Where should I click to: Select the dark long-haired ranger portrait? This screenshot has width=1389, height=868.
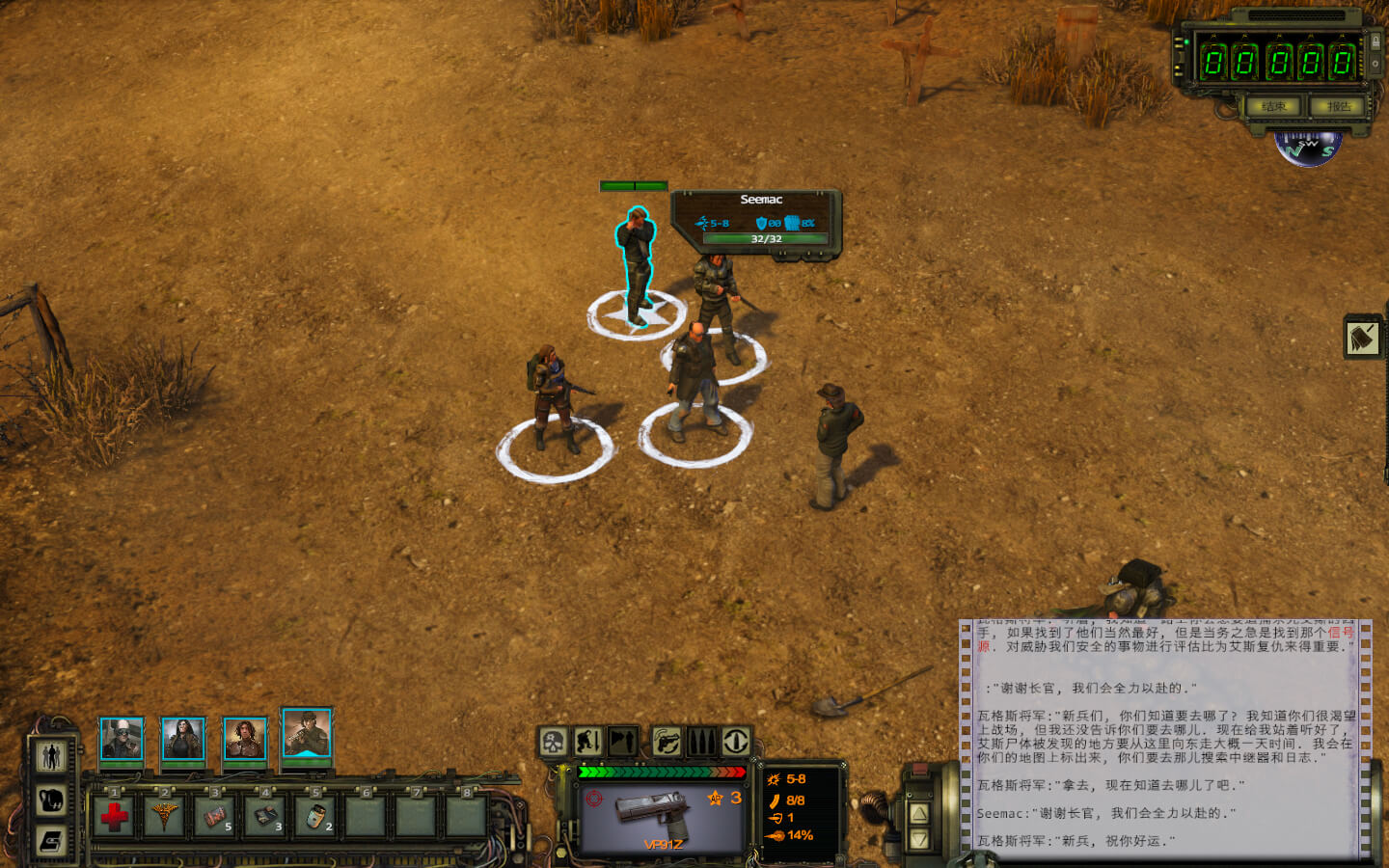coord(182,740)
